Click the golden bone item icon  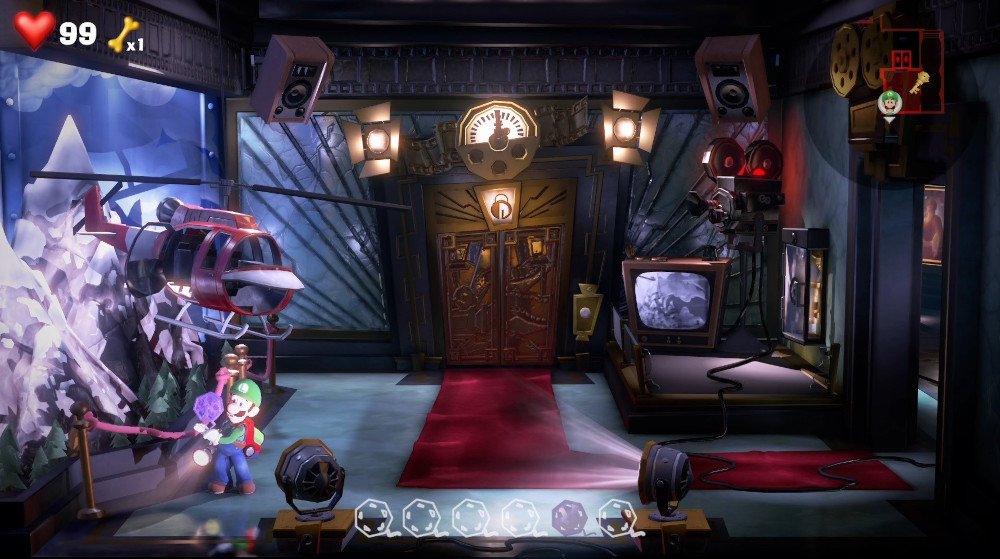(x=122, y=34)
